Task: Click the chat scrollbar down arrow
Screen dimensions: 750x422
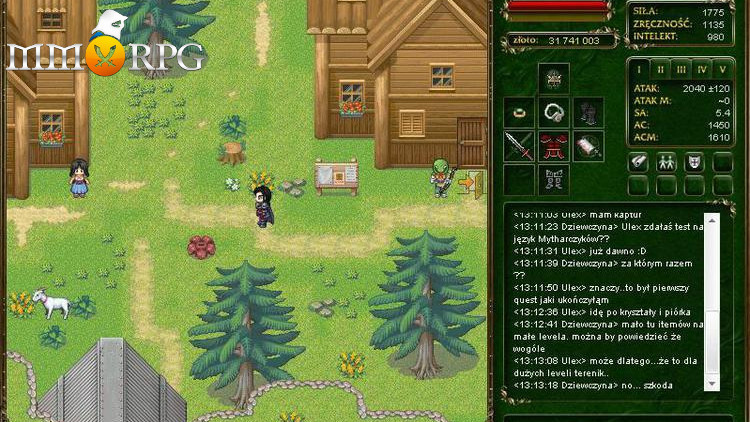Action: click(712, 385)
